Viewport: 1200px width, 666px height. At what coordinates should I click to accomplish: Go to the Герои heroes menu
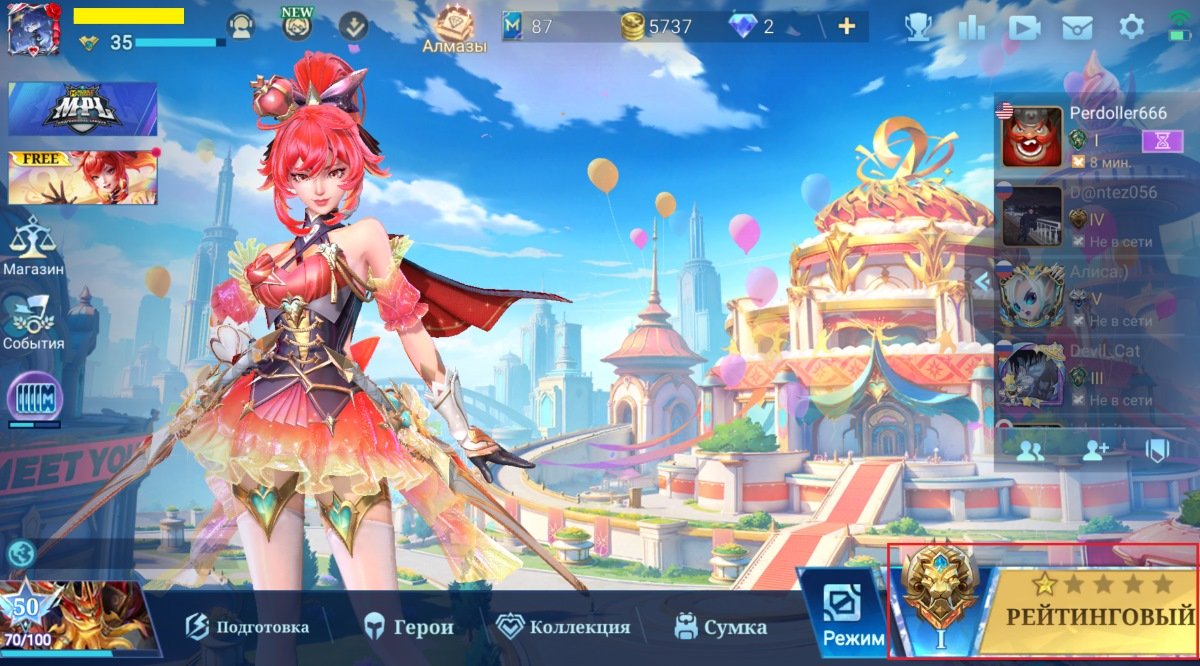coord(408,627)
